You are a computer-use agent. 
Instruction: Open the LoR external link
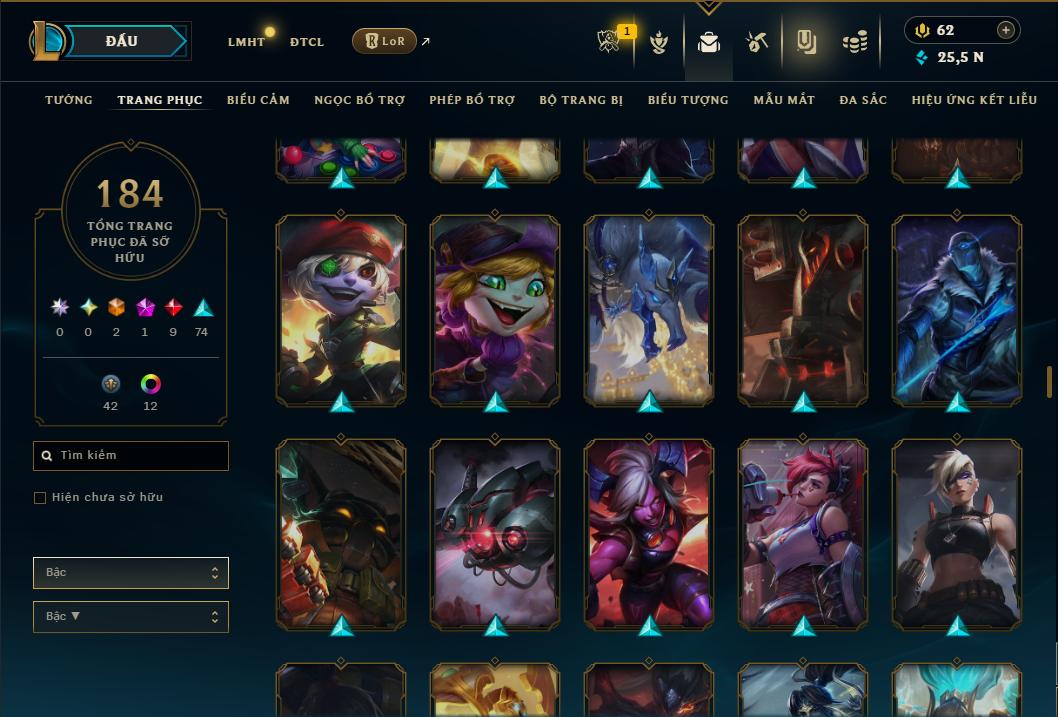[385, 41]
